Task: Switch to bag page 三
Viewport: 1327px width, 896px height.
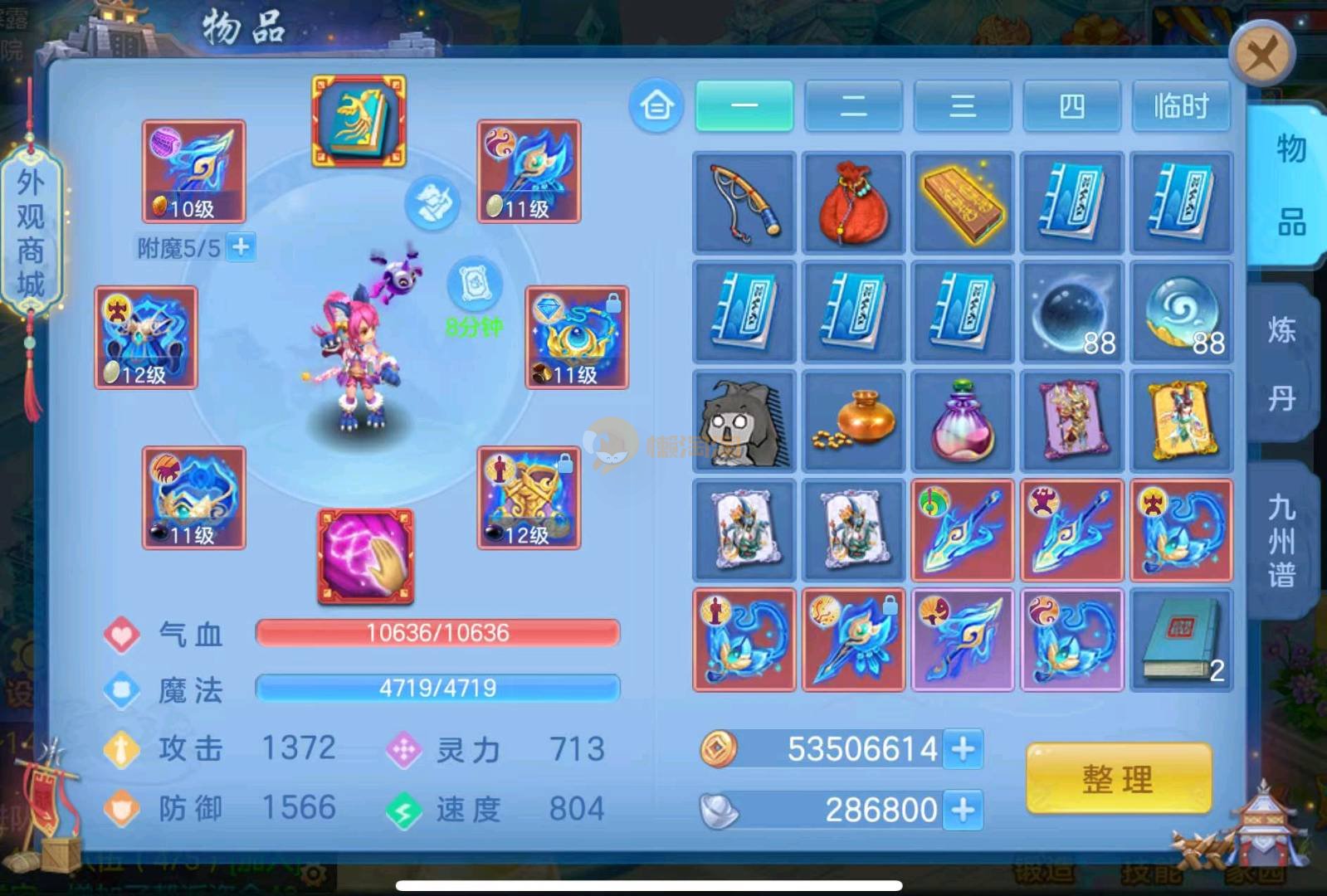Action: (x=962, y=106)
